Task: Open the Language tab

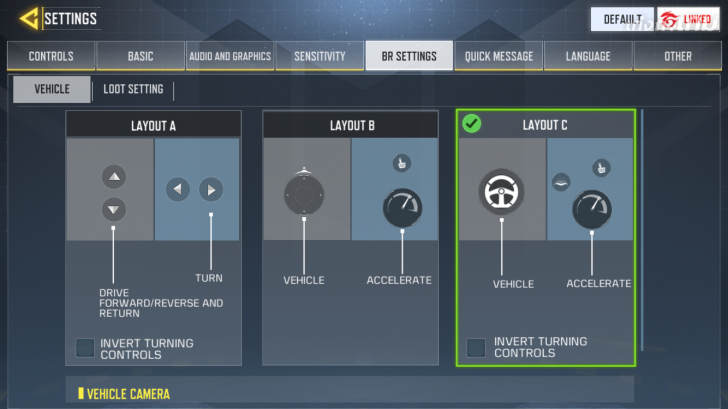Action: point(588,56)
